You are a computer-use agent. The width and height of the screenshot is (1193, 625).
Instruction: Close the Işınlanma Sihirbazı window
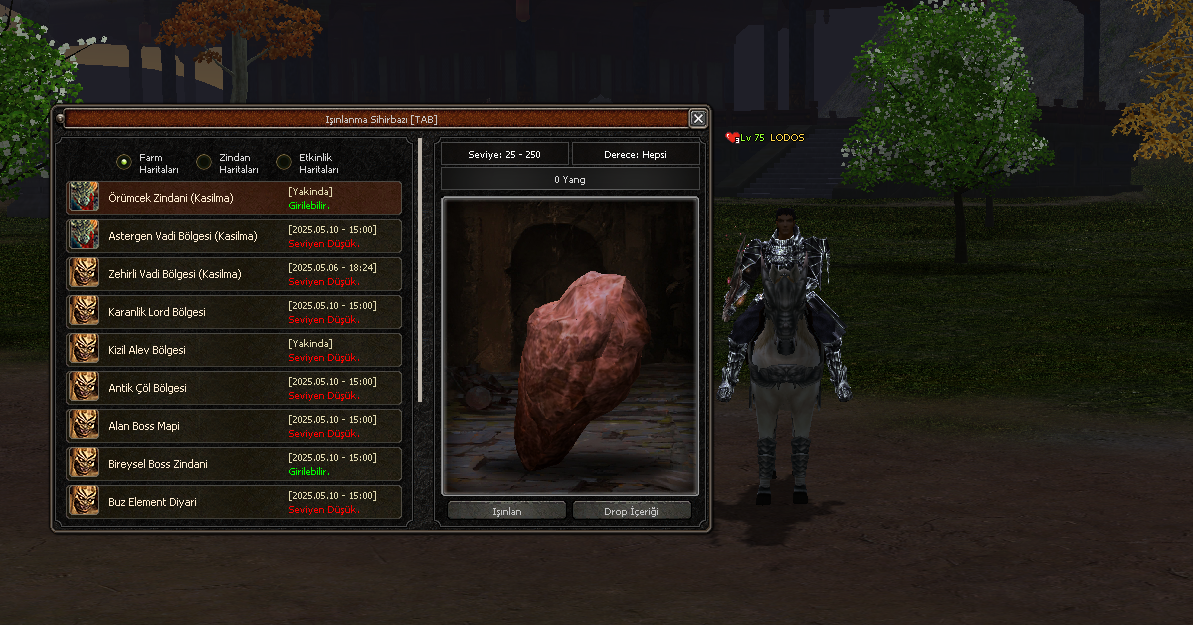(698, 119)
